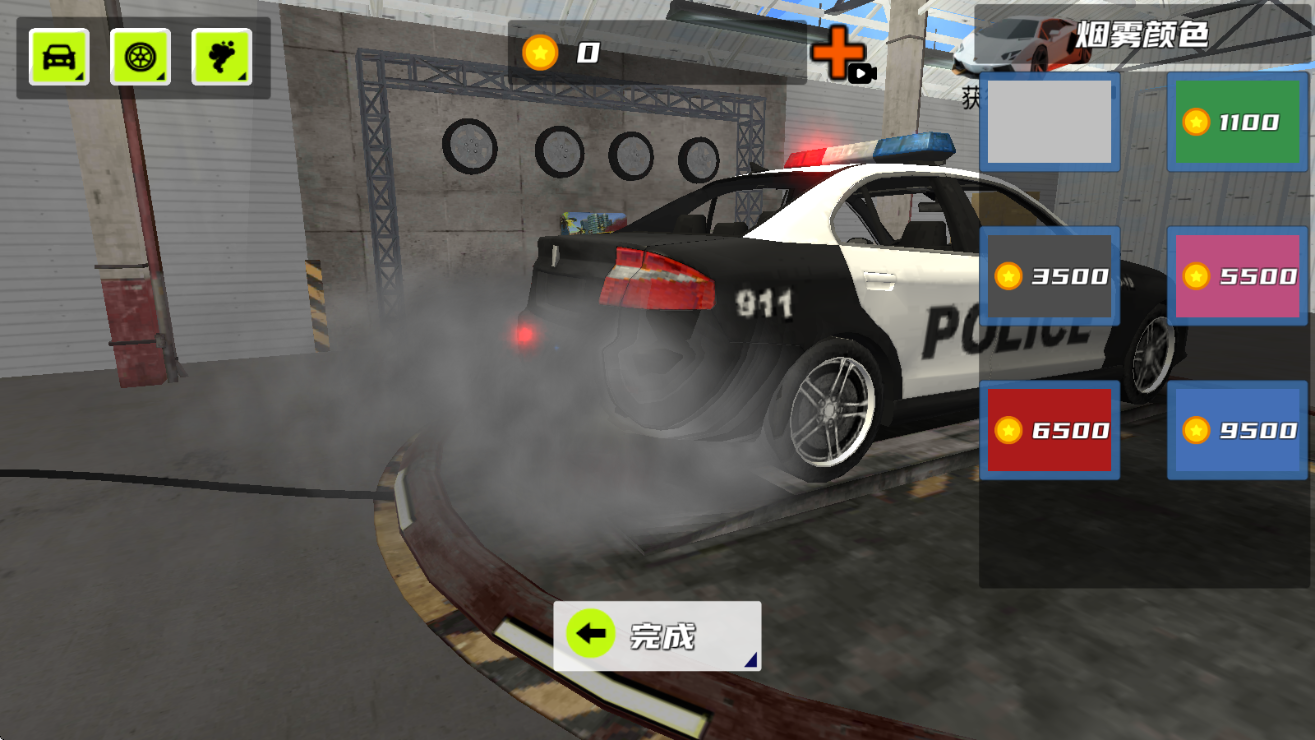1315x740 pixels.
Task: Choose the default gray smoke color
Action: [x=1049, y=122]
